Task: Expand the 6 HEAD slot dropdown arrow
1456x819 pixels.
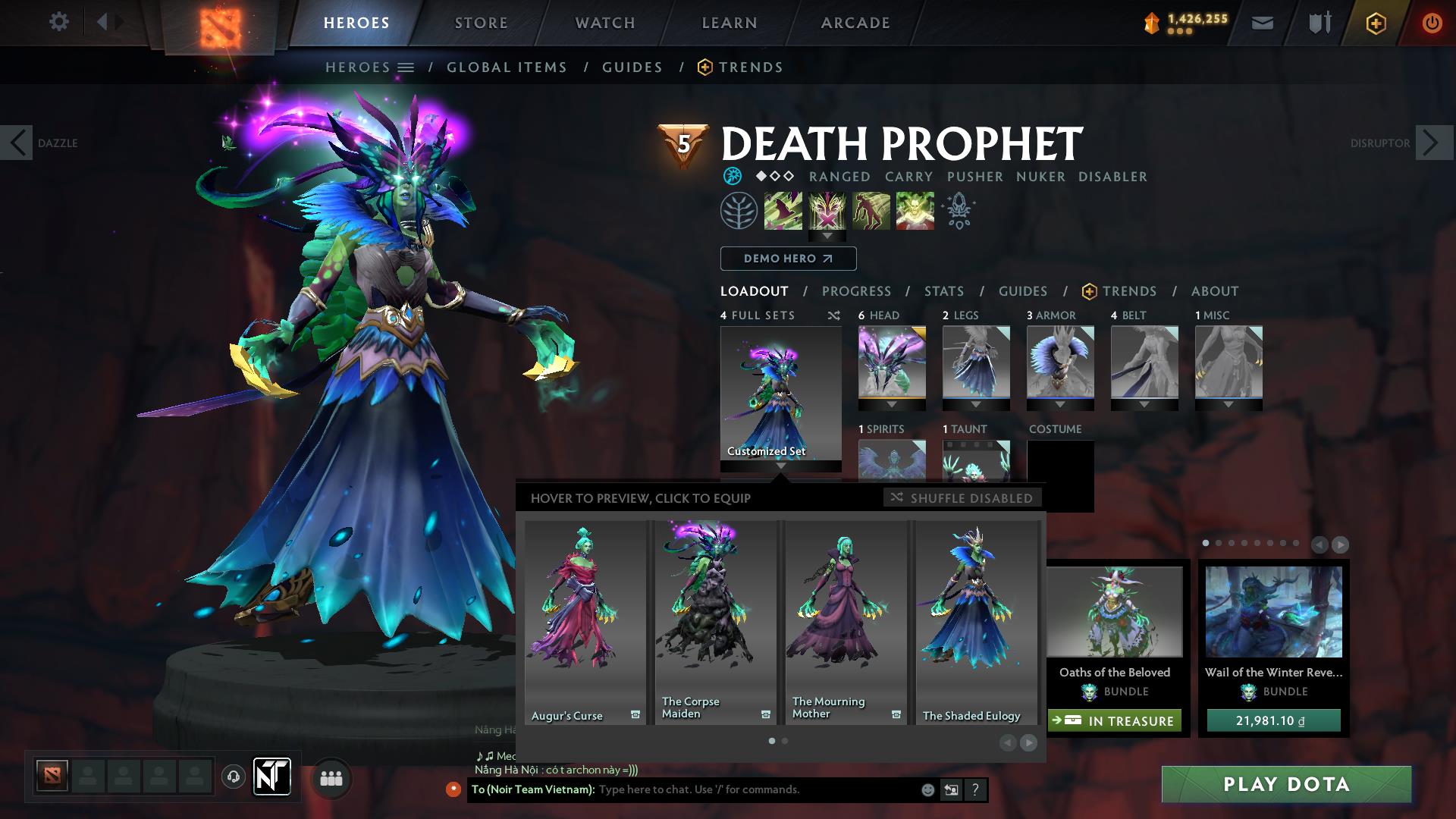Action: click(x=891, y=403)
